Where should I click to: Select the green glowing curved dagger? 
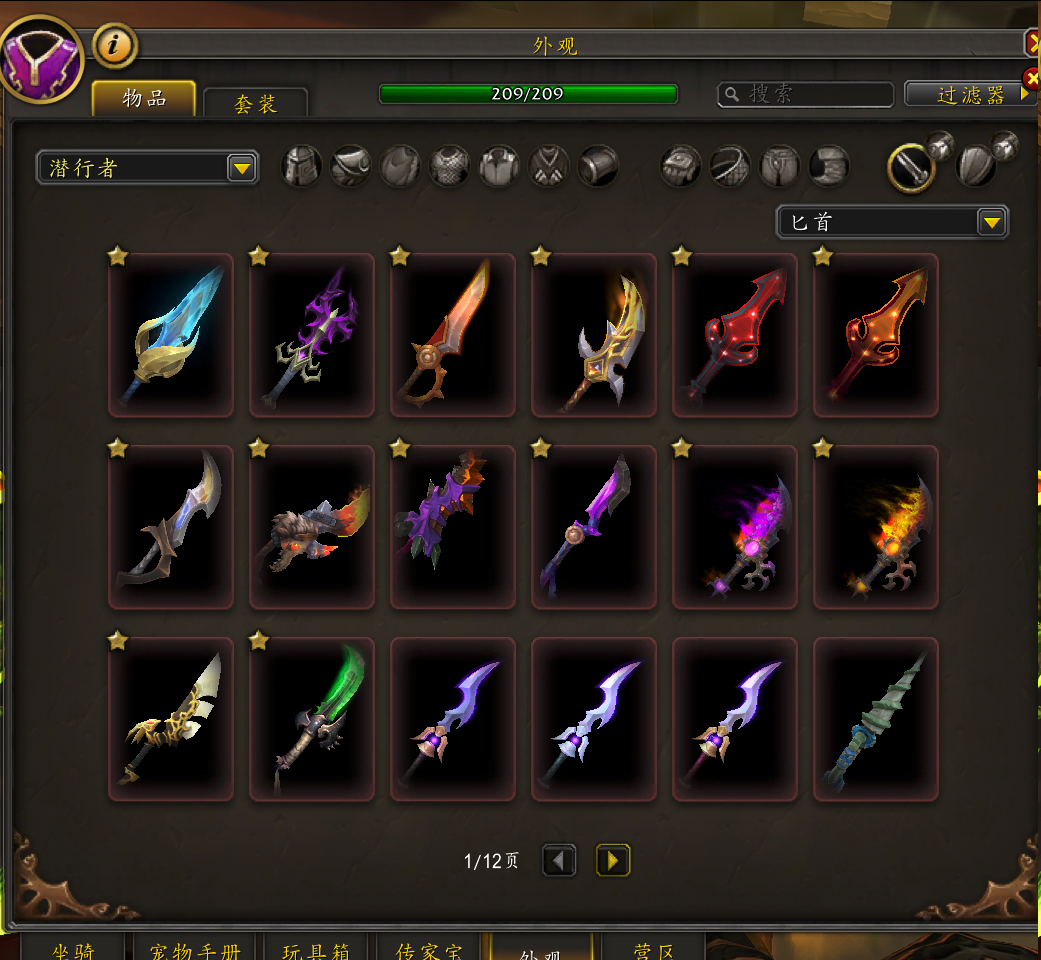coord(312,719)
